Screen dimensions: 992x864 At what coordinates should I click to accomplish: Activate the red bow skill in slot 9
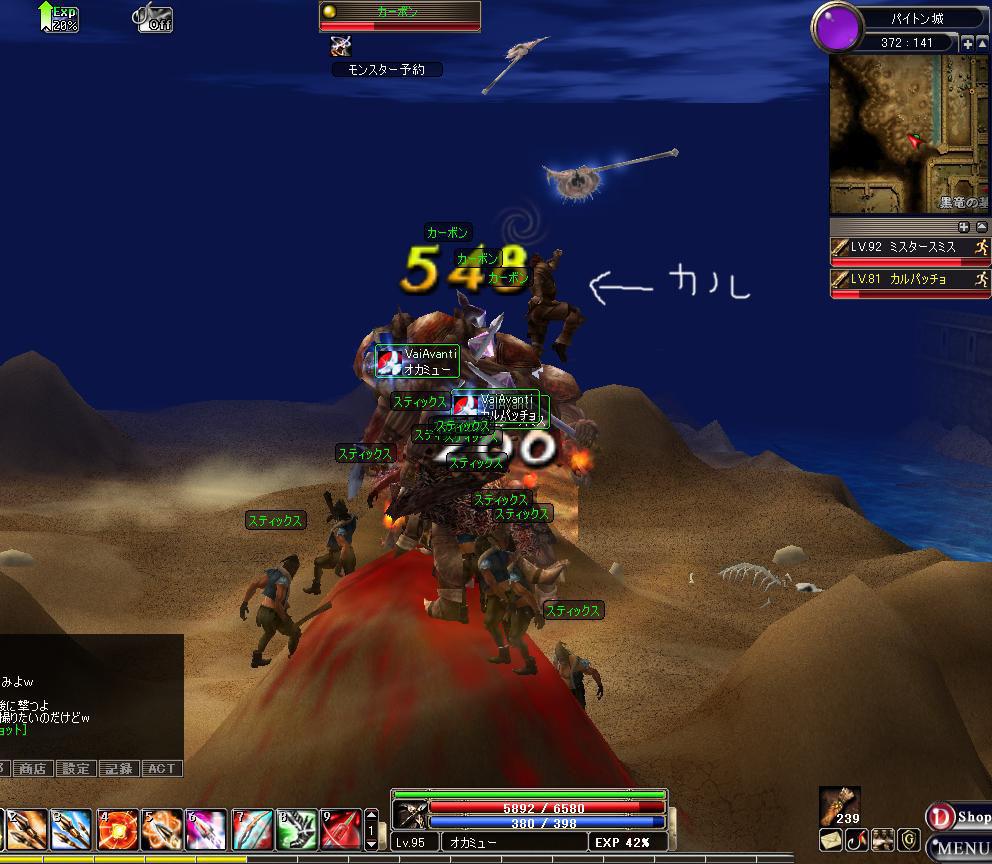(x=341, y=830)
